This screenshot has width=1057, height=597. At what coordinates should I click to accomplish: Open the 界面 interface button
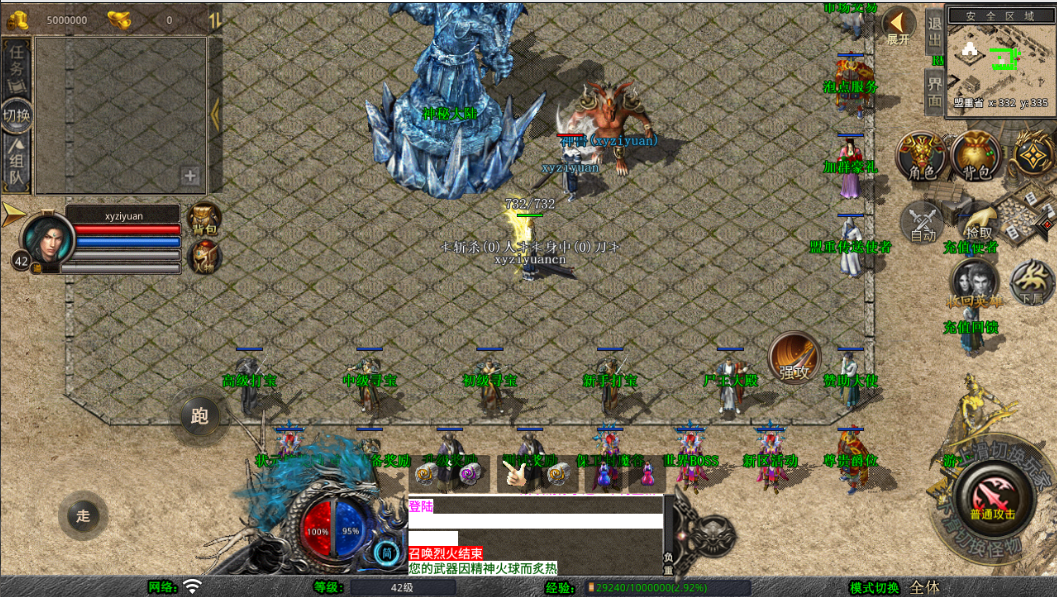coord(934,90)
